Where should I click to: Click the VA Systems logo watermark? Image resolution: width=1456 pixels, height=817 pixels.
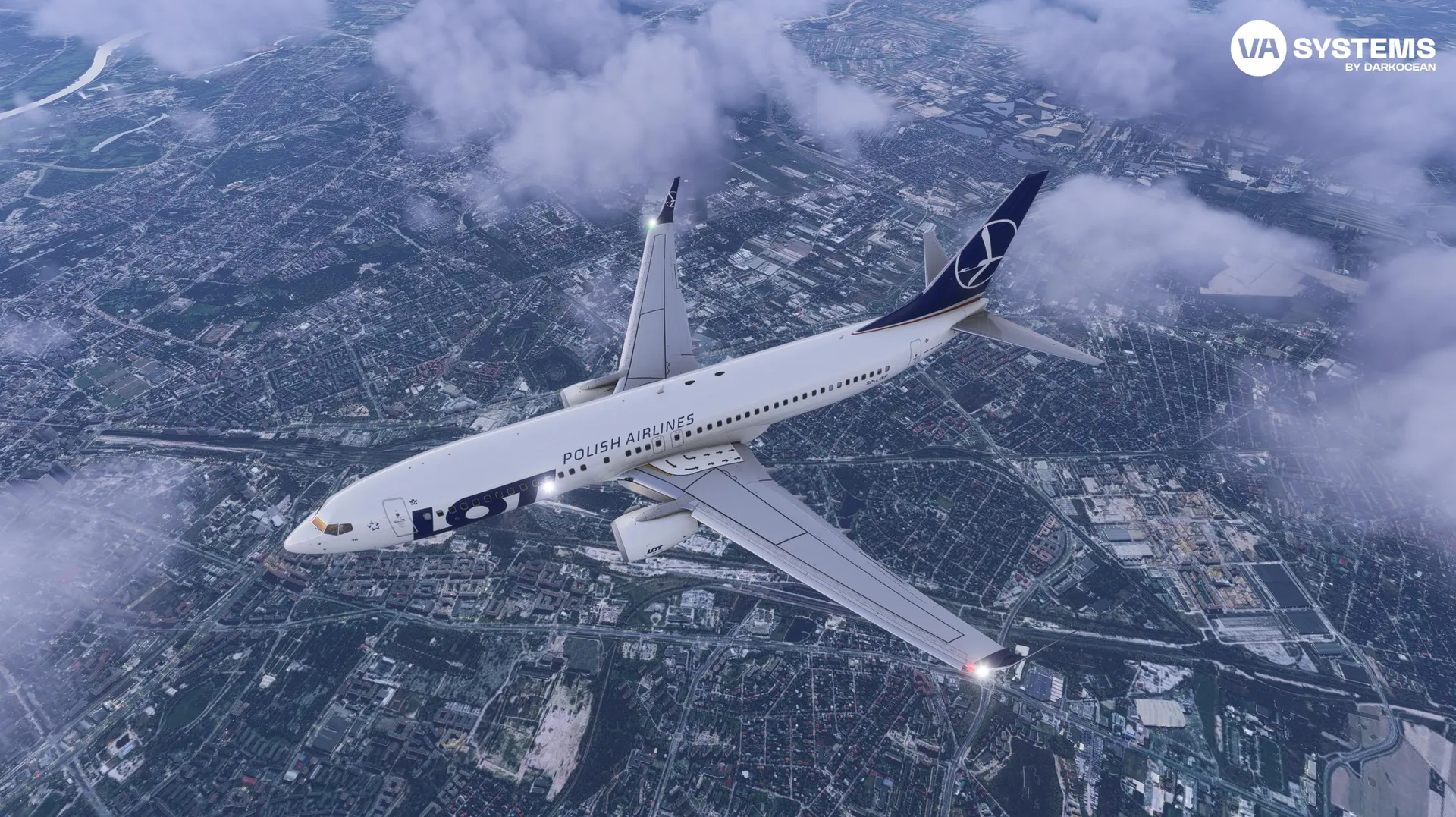(x=1332, y=49)
